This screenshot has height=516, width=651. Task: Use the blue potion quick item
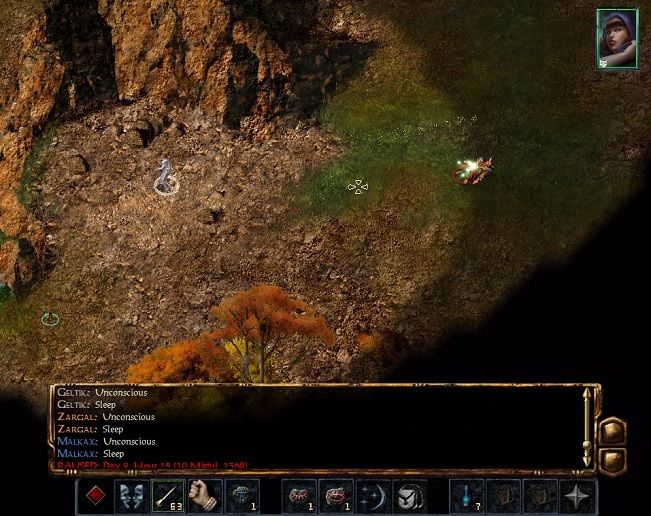click(x=466, y=496)
